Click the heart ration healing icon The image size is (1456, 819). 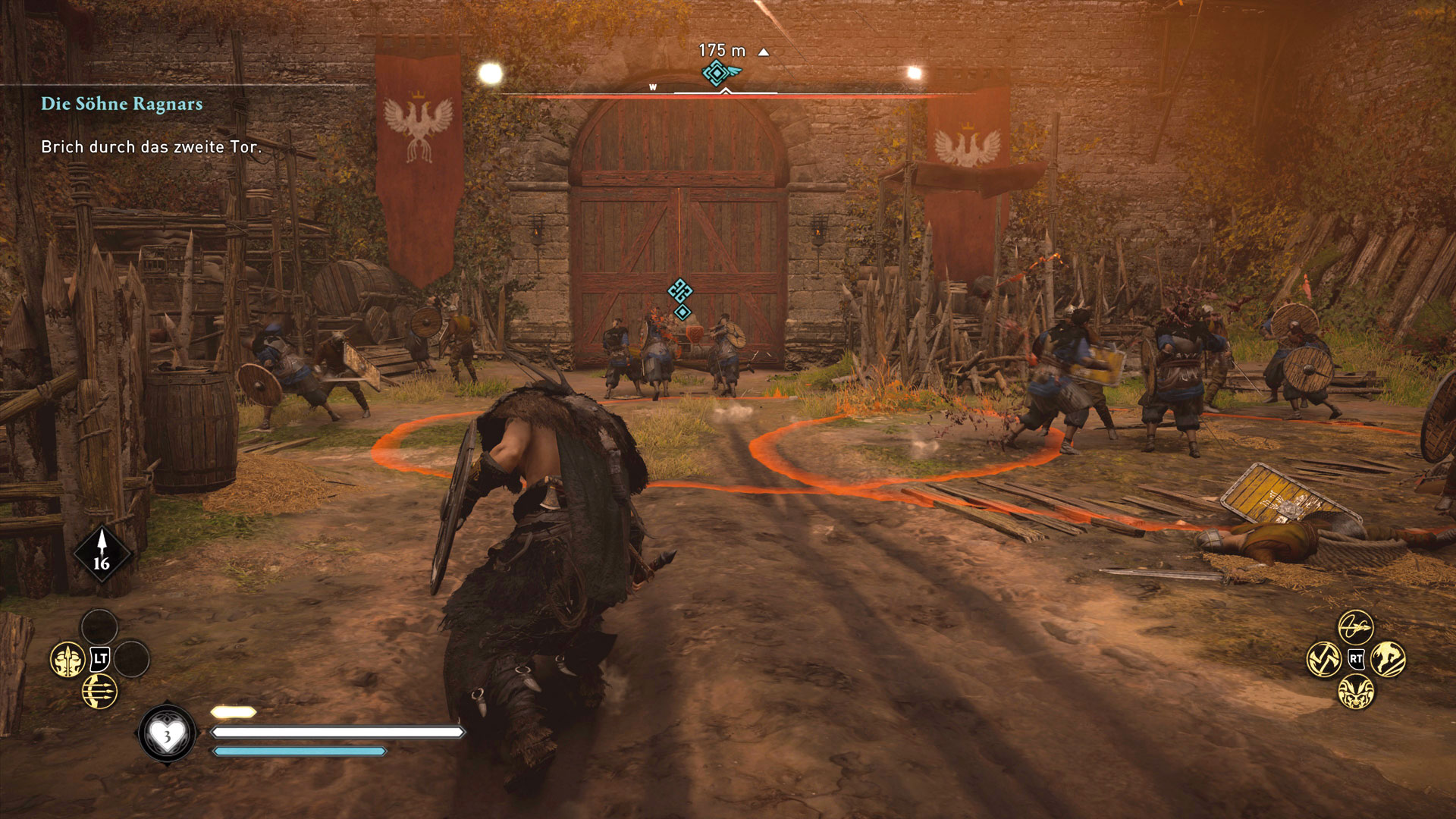[167, 733]
